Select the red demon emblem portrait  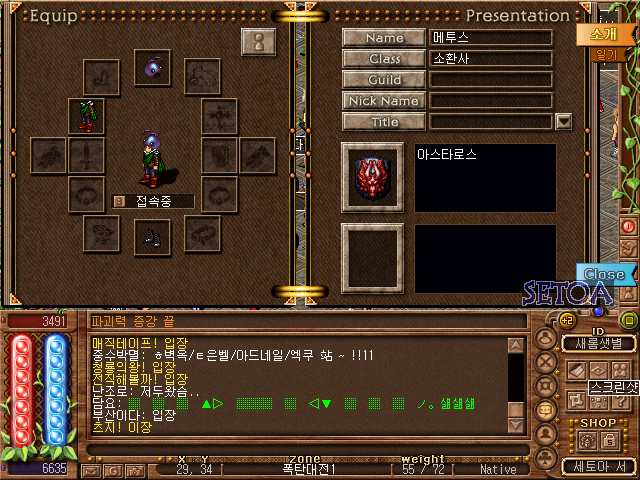tap(372, 178)
